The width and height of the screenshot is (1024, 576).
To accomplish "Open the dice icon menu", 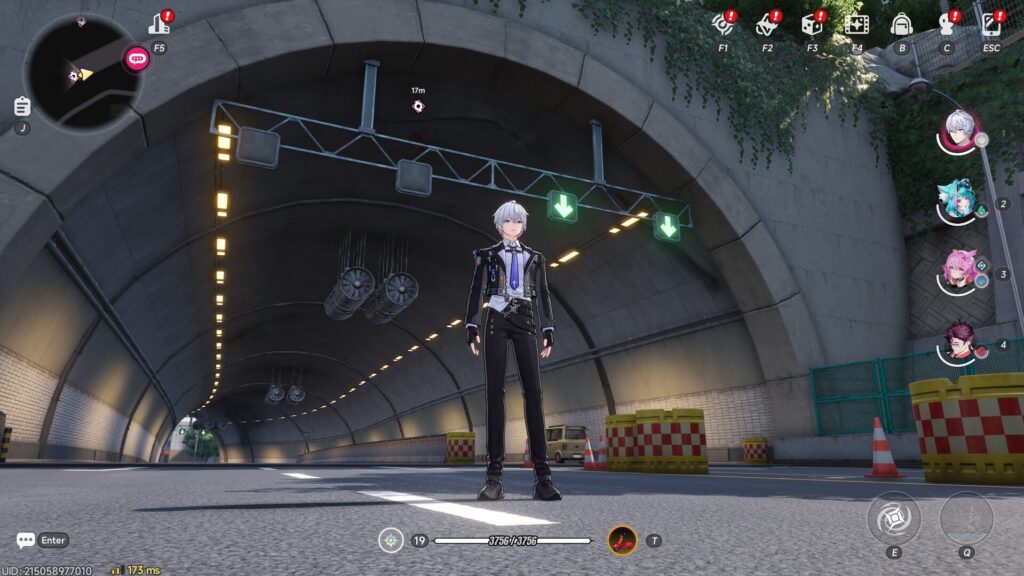I will [x=812, y=24].
